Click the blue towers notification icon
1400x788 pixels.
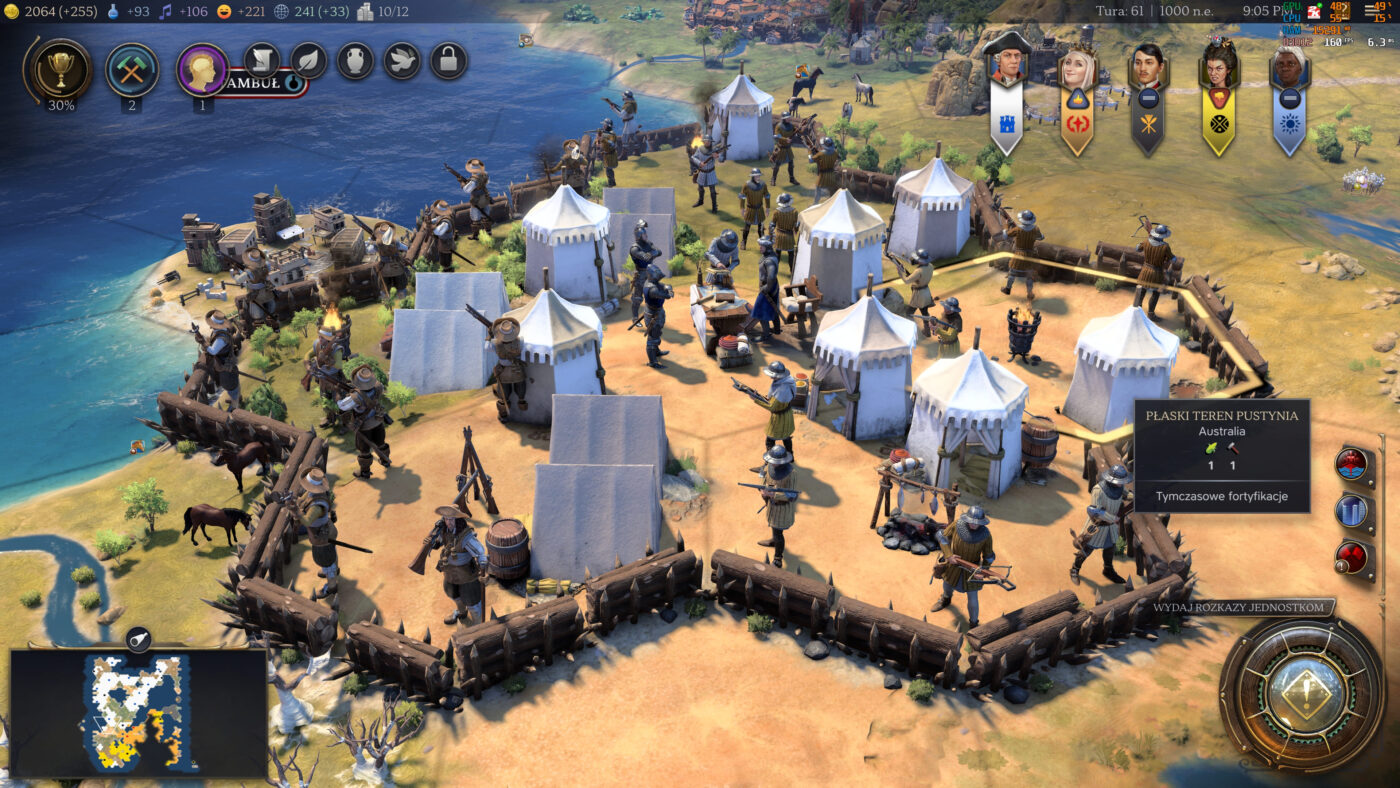coord(1352,511)
